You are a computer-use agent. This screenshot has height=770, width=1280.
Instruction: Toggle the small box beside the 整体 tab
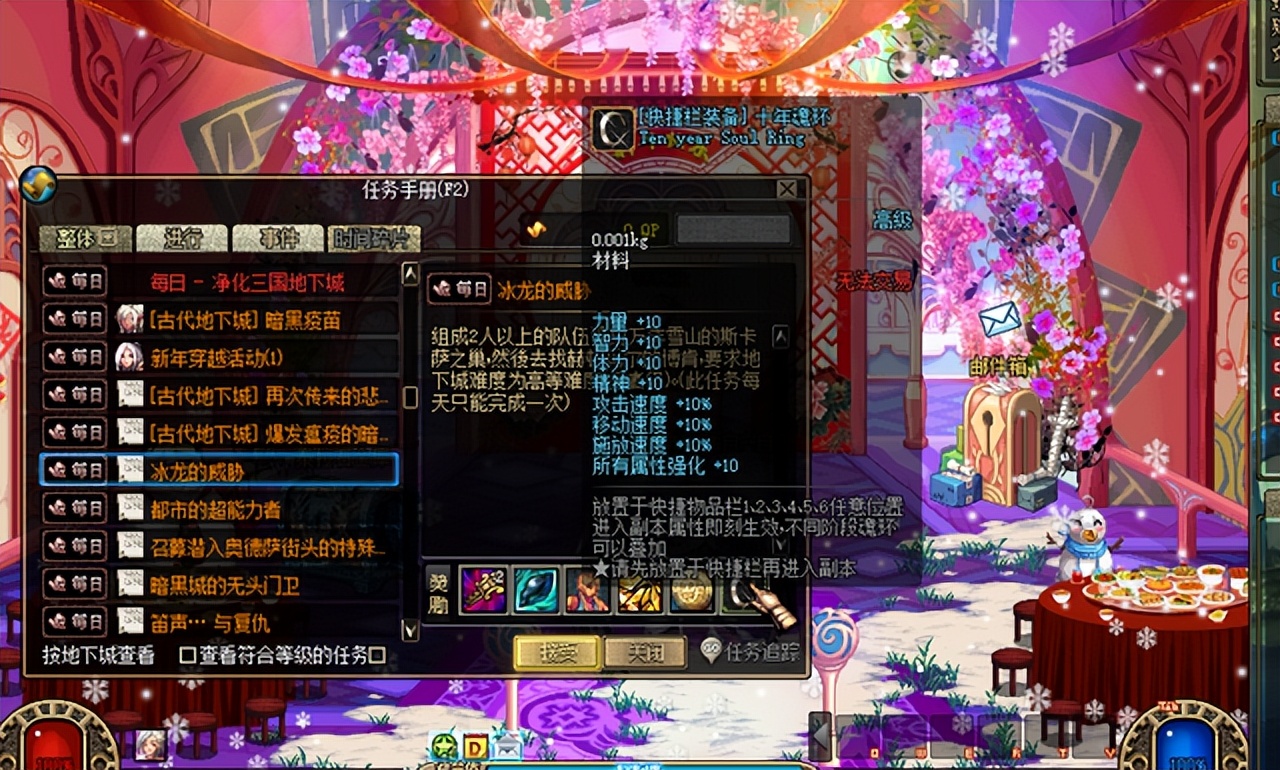110,238
